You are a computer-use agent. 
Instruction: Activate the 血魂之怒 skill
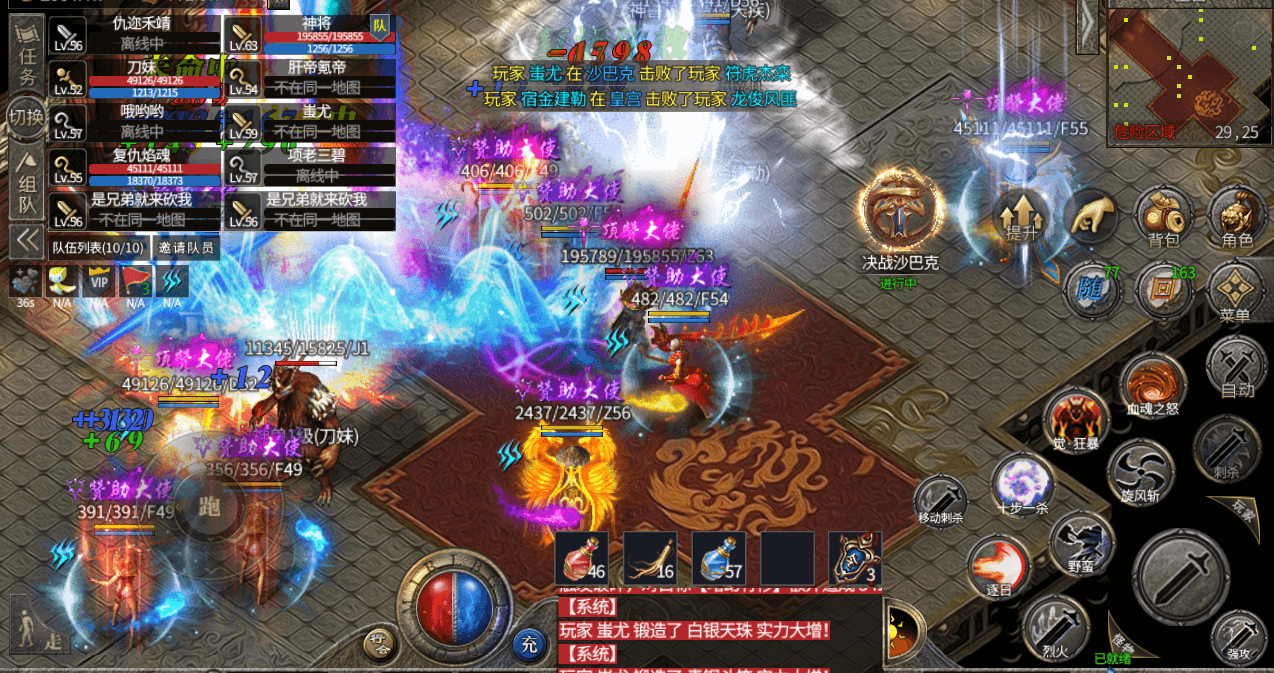click(x=1152, y=385)
